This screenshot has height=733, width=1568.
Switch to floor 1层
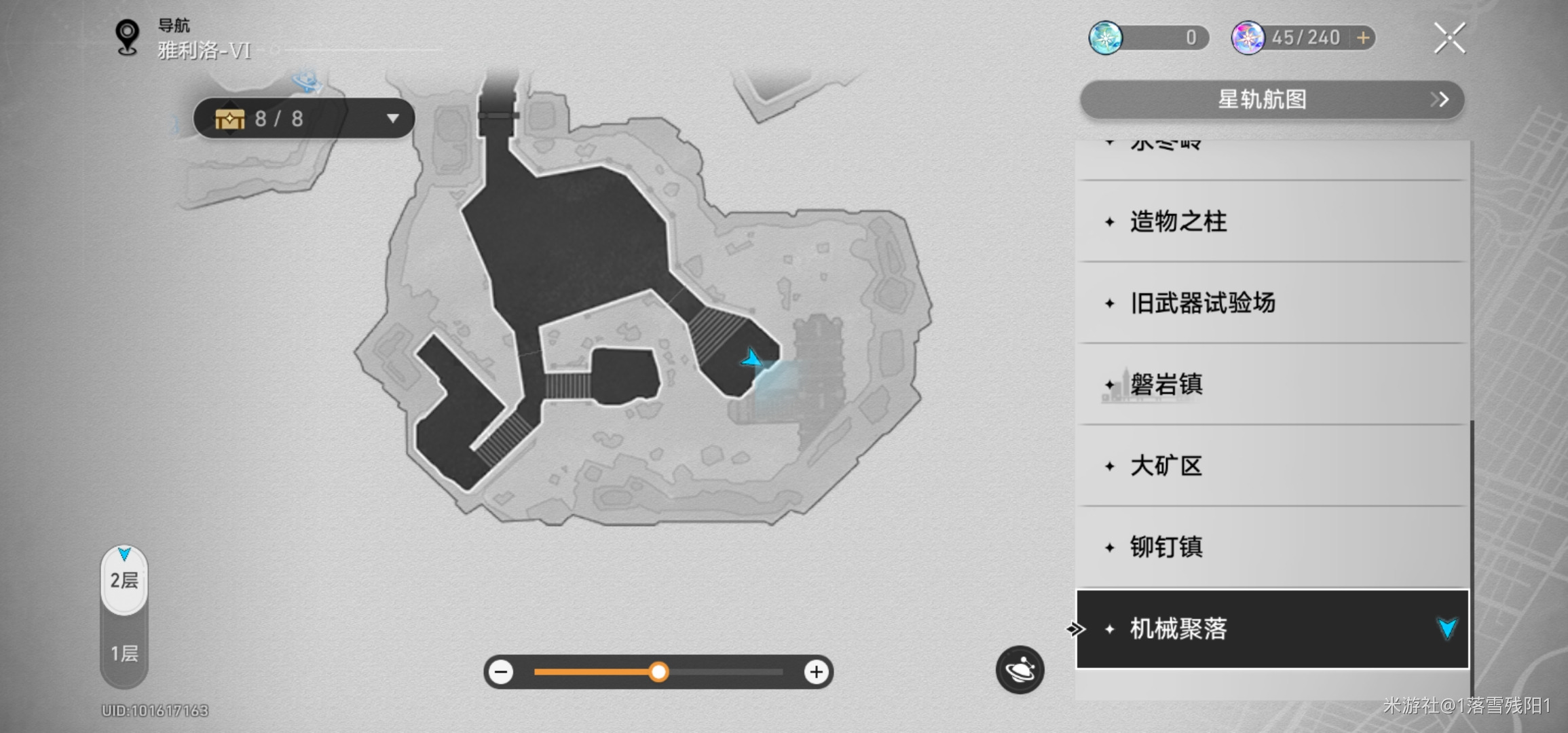tap(124, 653)
